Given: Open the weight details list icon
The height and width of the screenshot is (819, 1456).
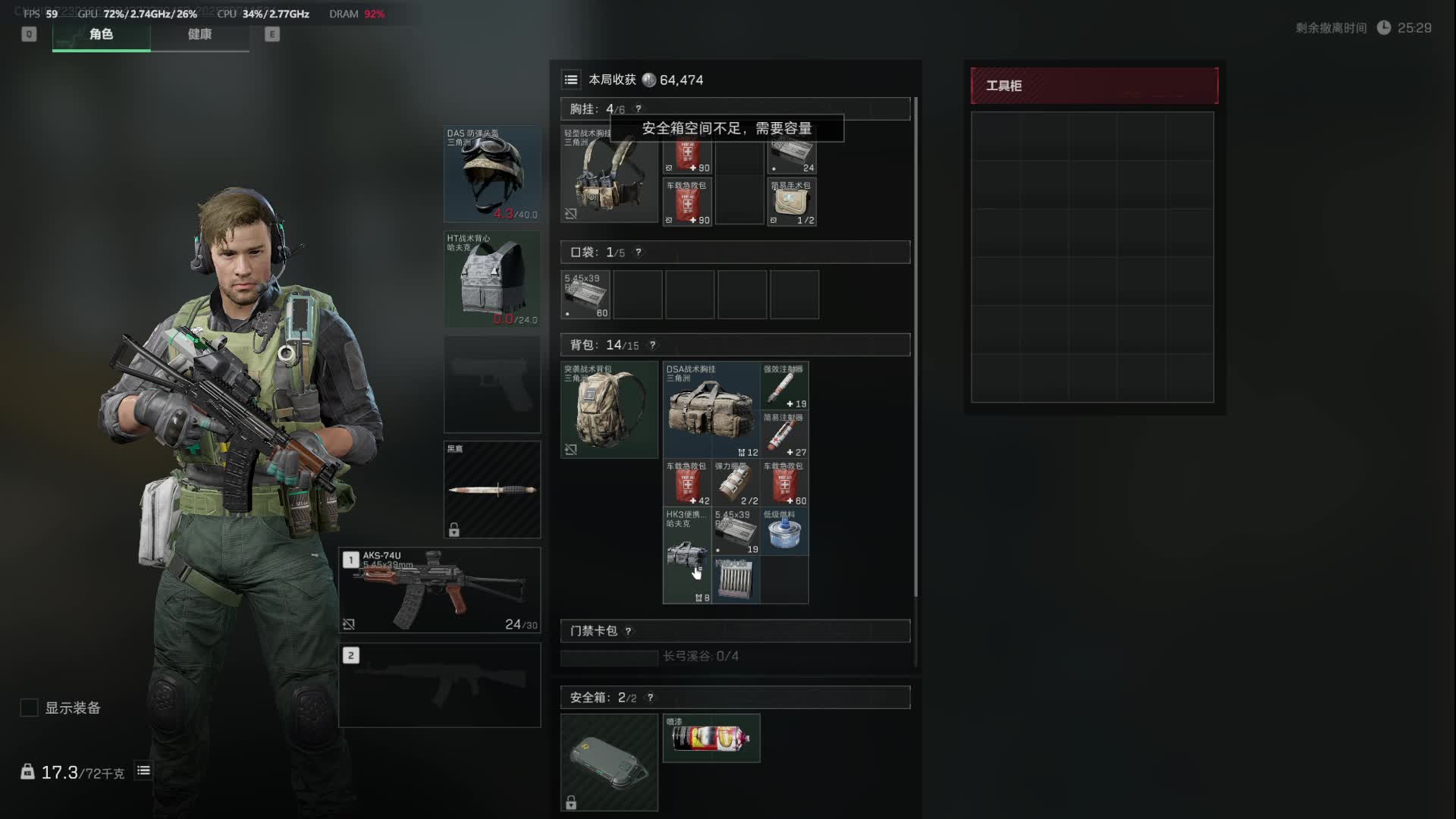Looking at the screenshot, I should coord(143,770).
